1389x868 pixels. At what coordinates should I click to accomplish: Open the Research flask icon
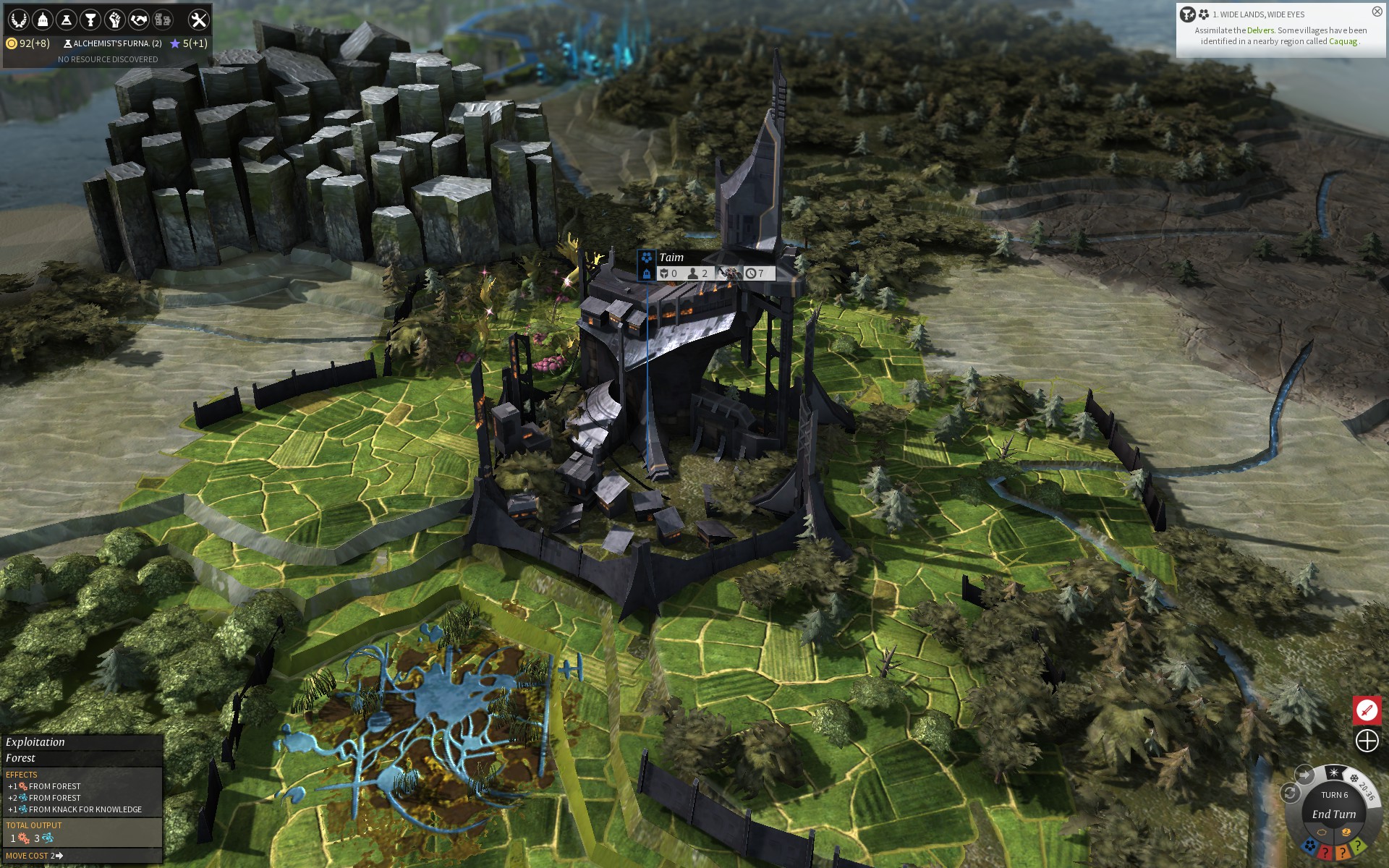coord(67,20)
